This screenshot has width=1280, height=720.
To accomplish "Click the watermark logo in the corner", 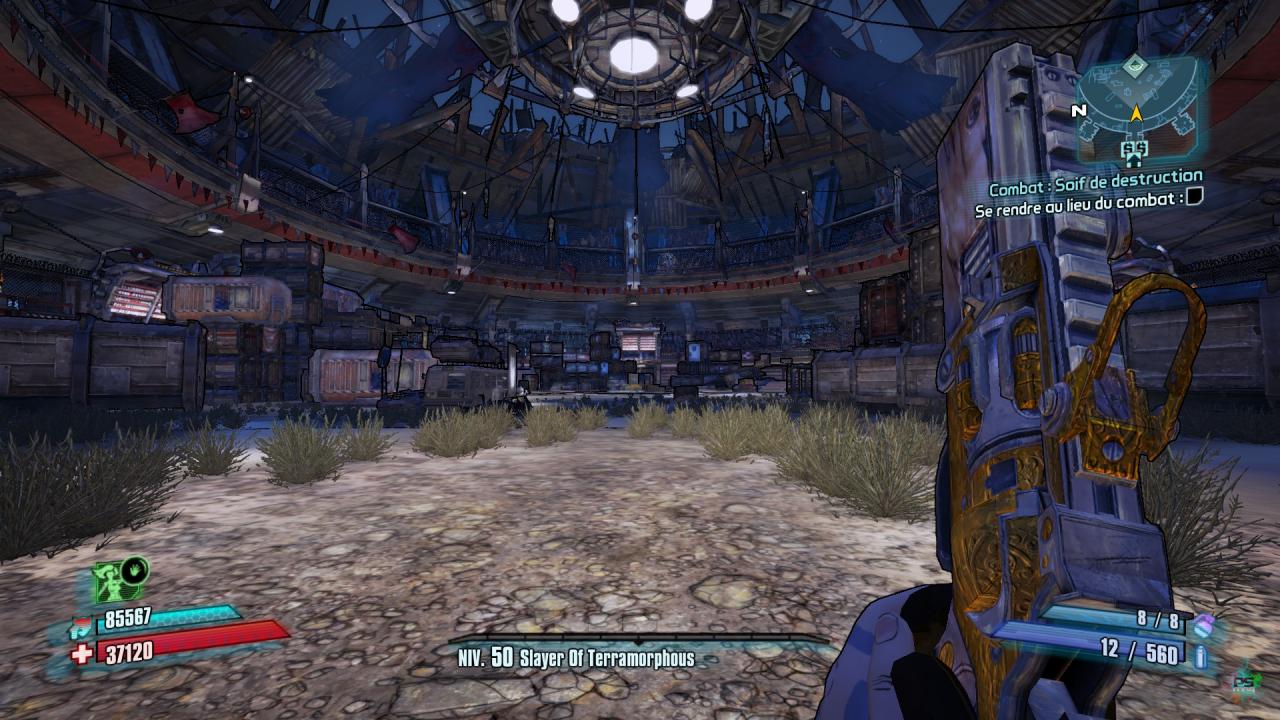I will 1247,681.
